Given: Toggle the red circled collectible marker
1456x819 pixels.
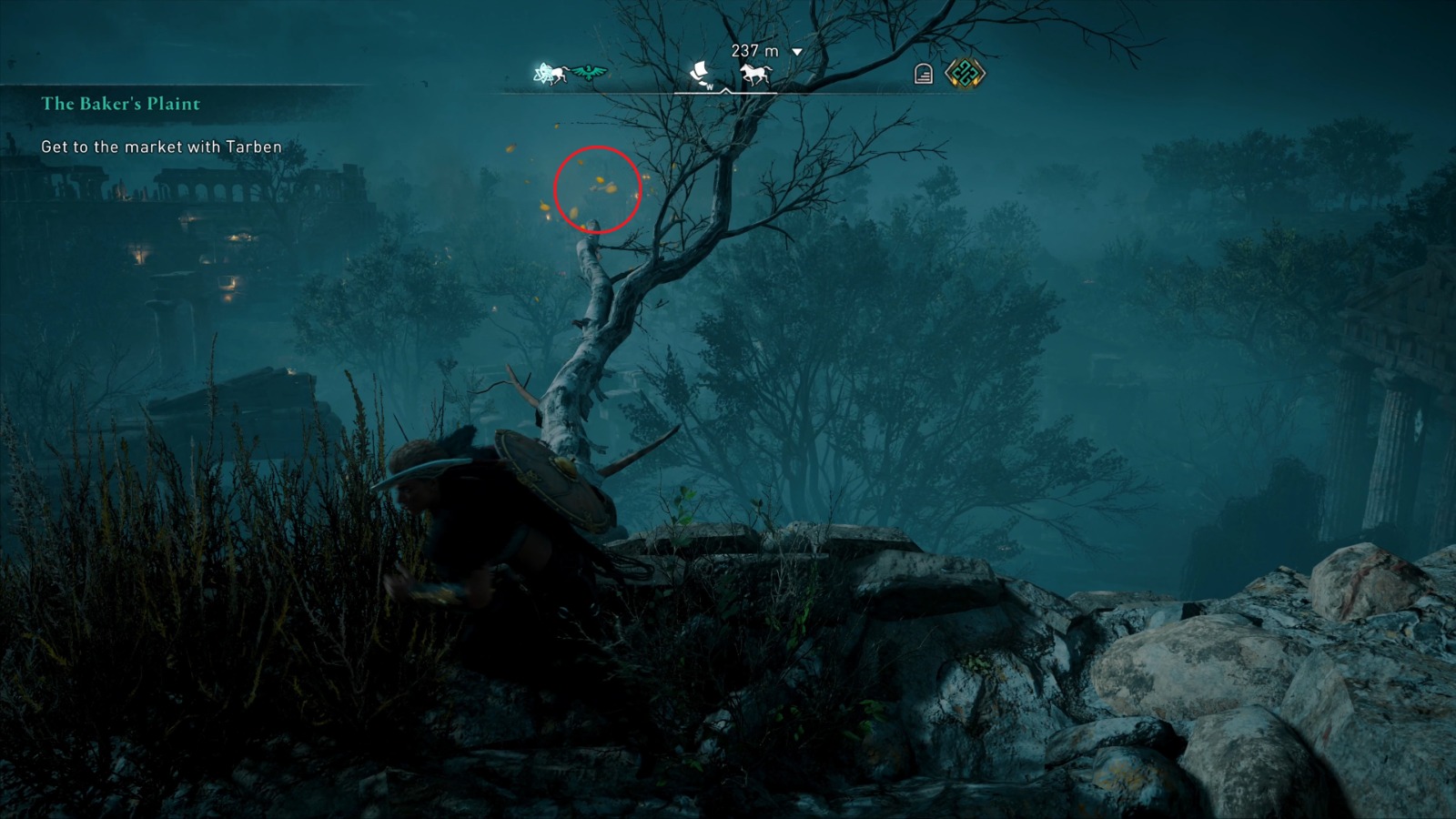Looking at the screenshot, I should coord(596,190).
